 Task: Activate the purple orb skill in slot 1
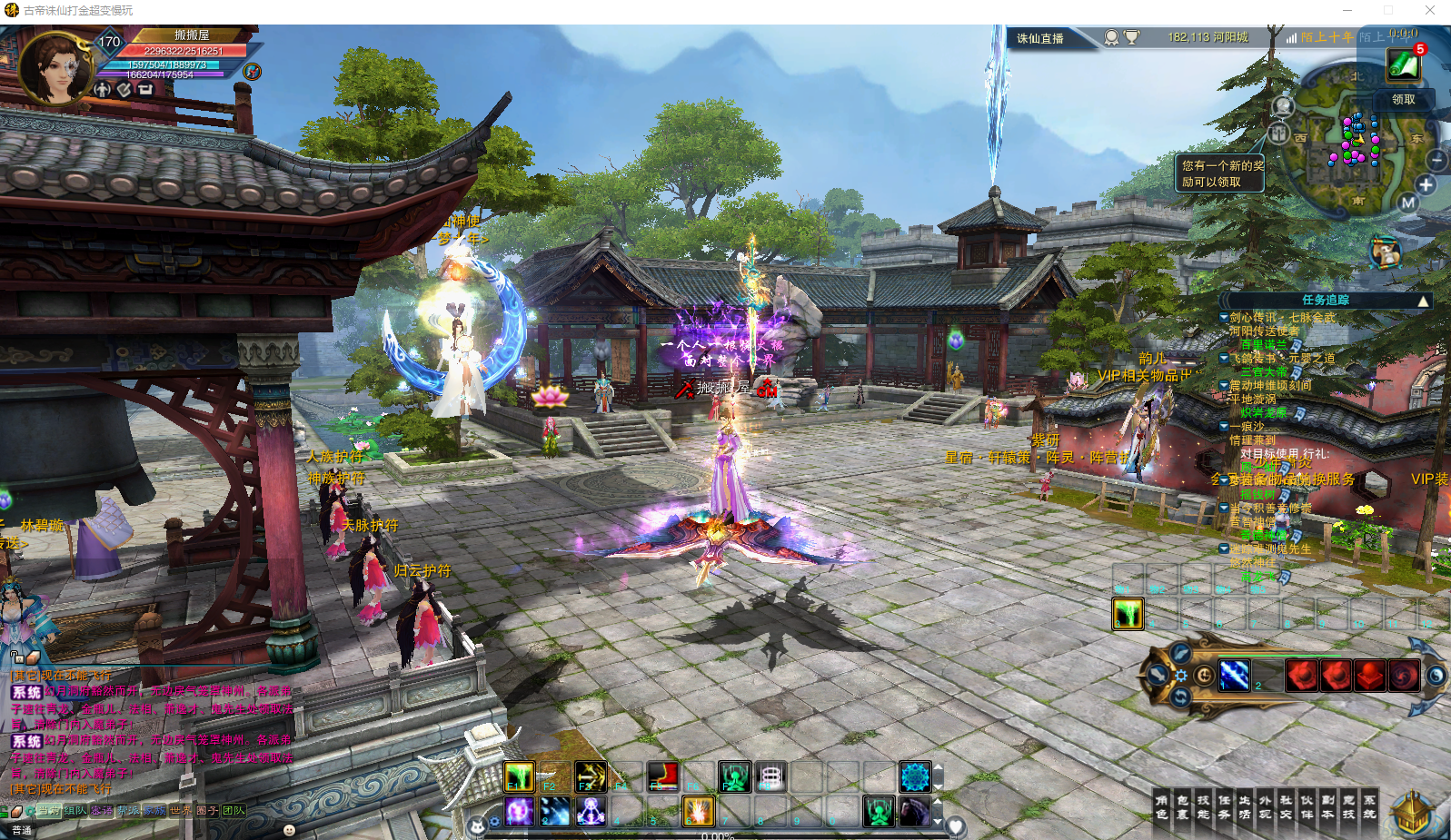(x=519, y=811)
